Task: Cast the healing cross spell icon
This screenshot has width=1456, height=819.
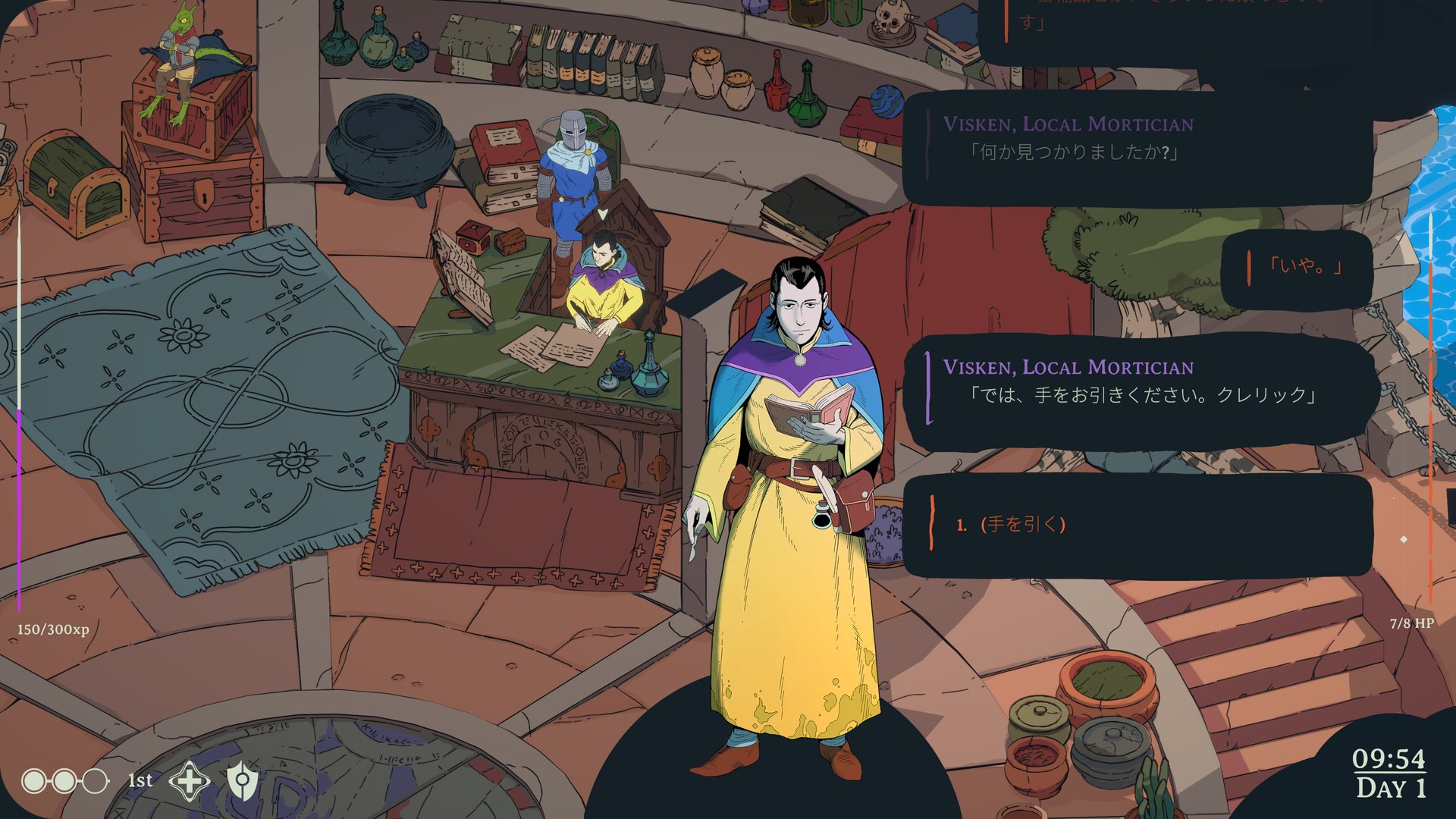Action: tap(189, 780)
